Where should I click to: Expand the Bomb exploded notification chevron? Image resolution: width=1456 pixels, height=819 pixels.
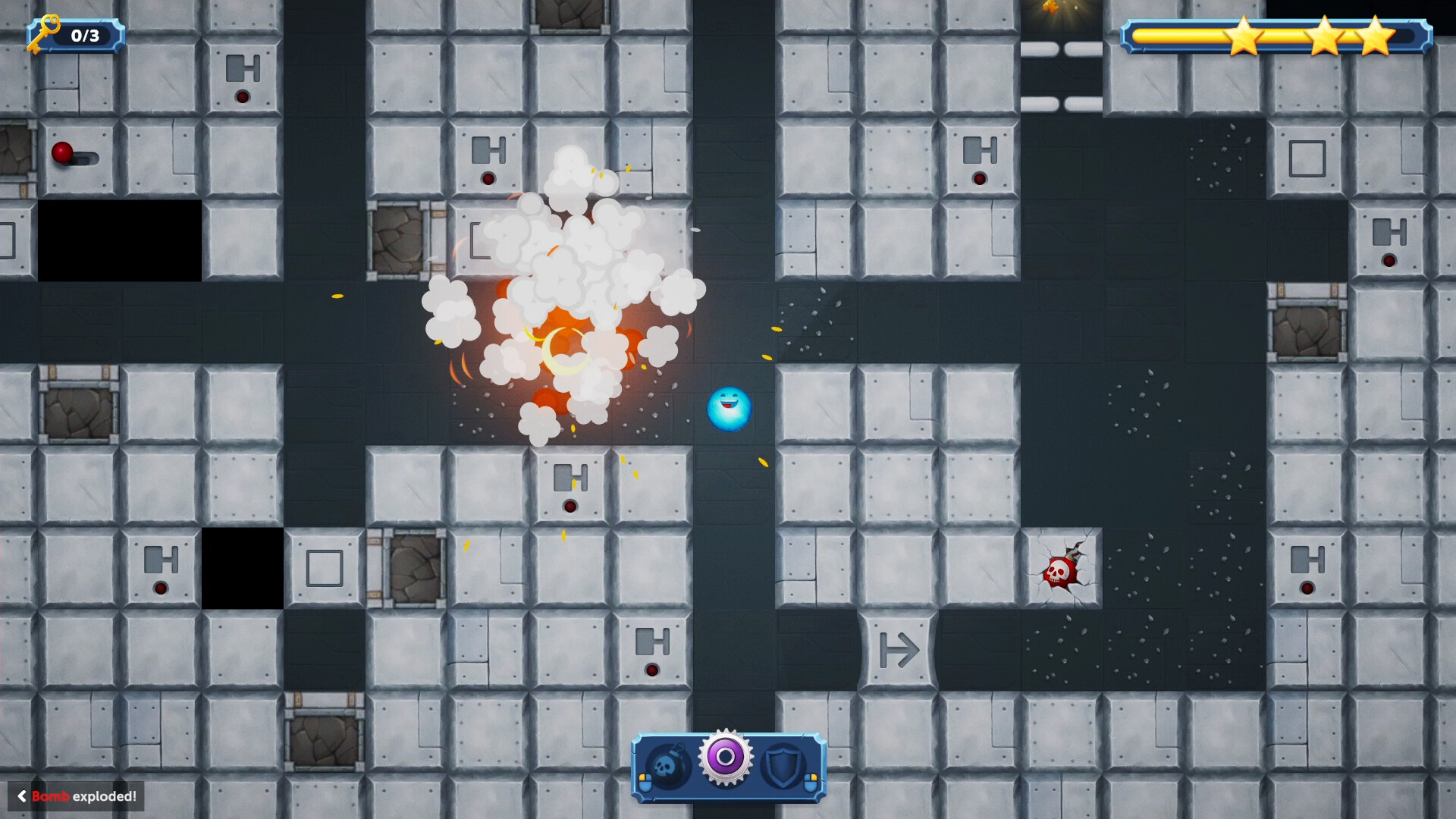pos(23,796)
